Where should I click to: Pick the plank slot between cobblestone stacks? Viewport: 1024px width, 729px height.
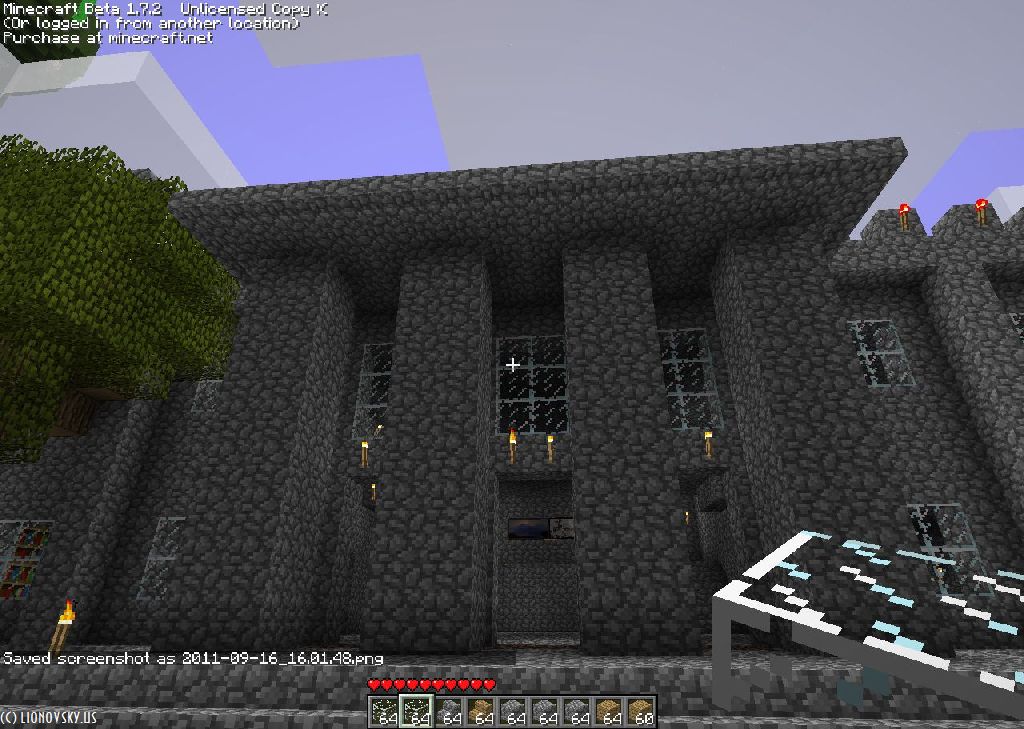point(480,712)
